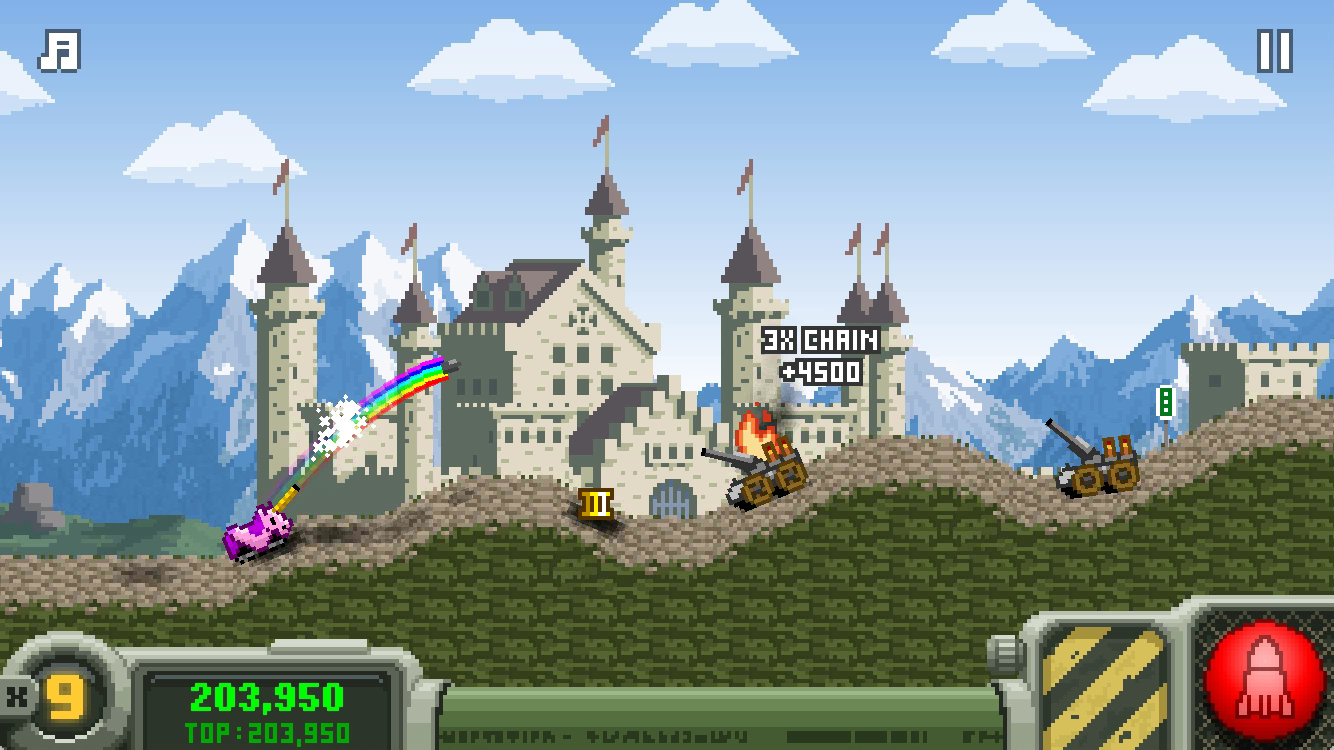Toggle the music note icon

[x=59, y=51]
